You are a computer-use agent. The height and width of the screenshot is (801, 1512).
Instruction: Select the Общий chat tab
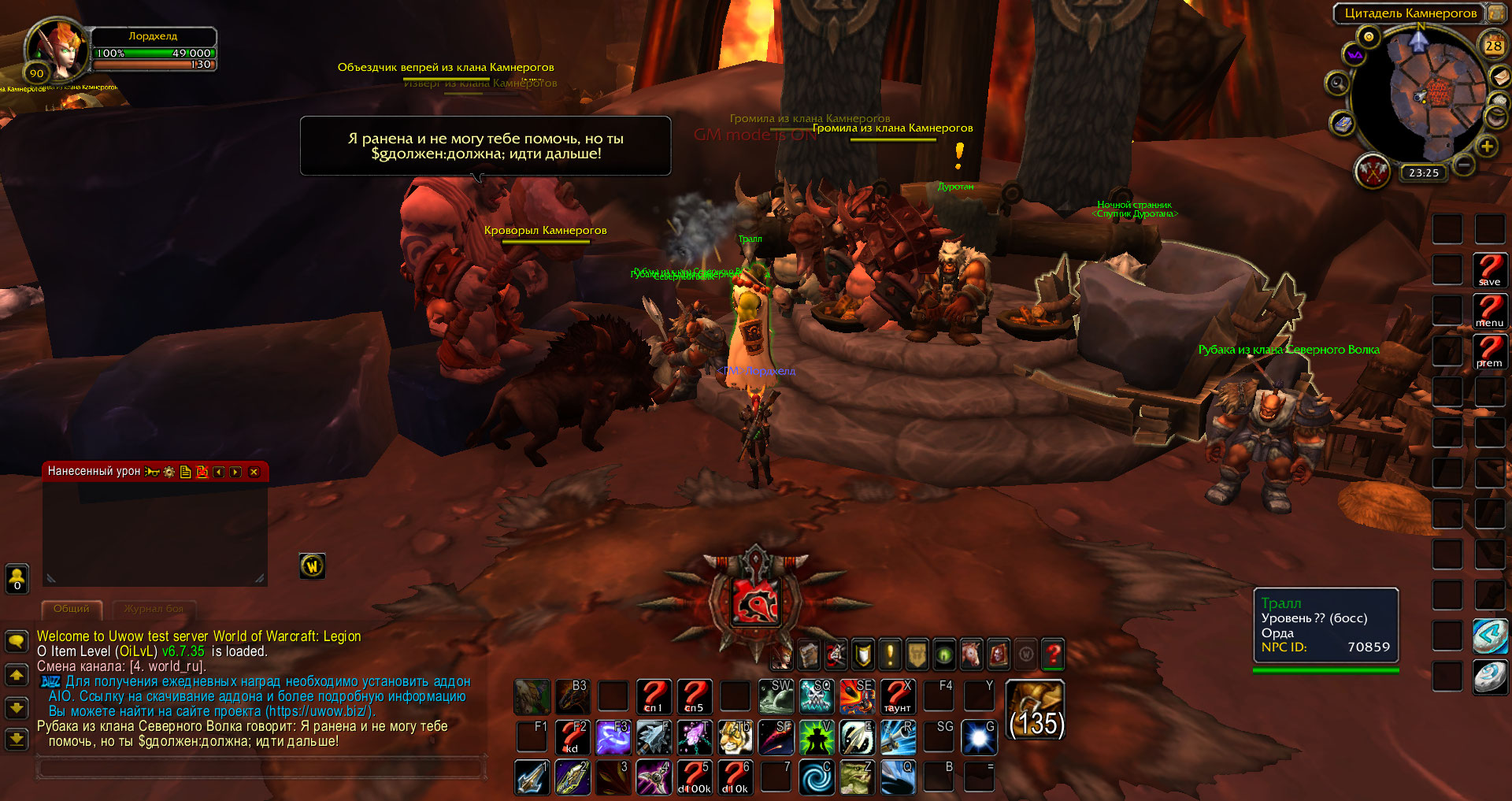(x=72, y=609)
